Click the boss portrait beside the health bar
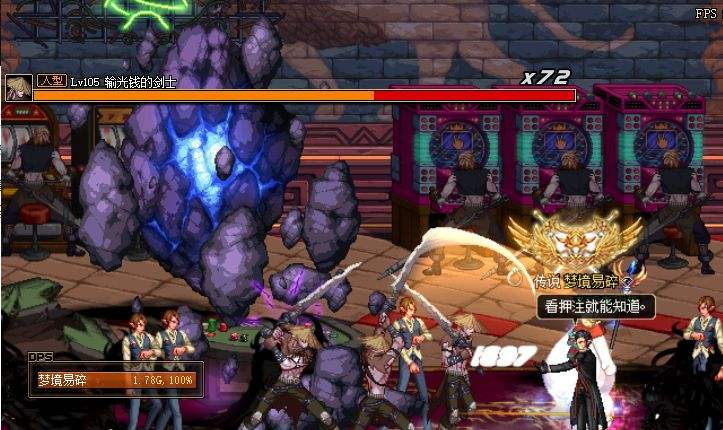723x430 pixels. click(17, 88)
